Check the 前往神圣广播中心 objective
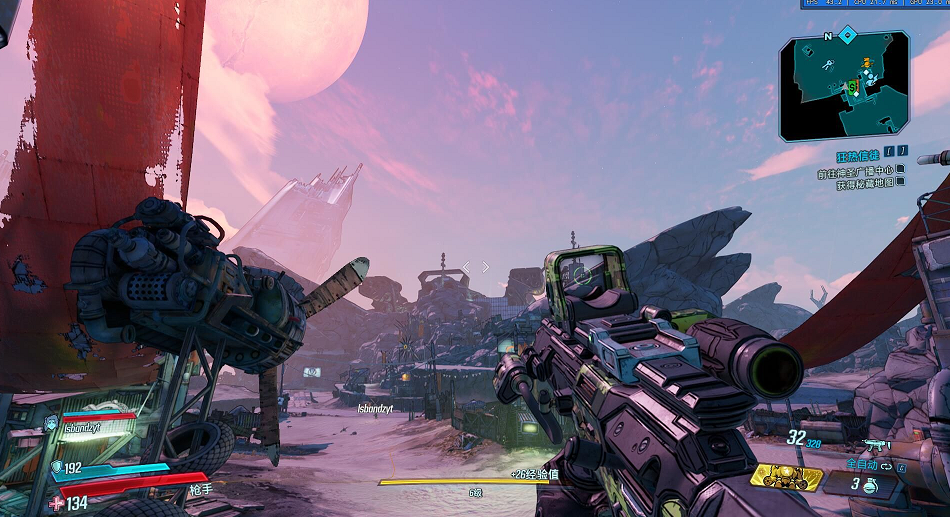Viewport: 950px width, 517px height. pos(858,172)
